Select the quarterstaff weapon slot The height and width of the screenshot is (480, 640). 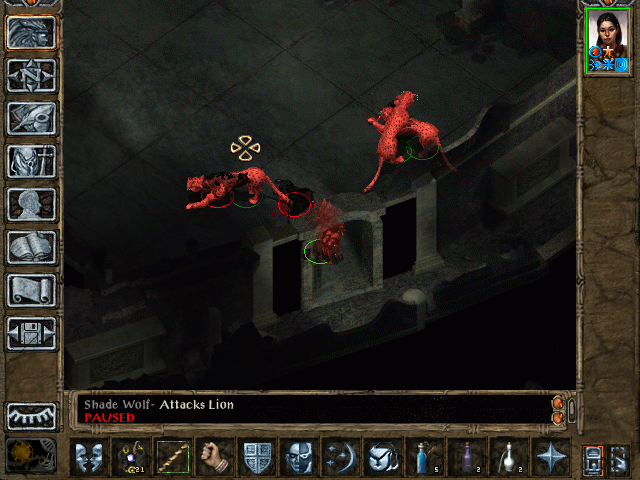pos(173,457)
